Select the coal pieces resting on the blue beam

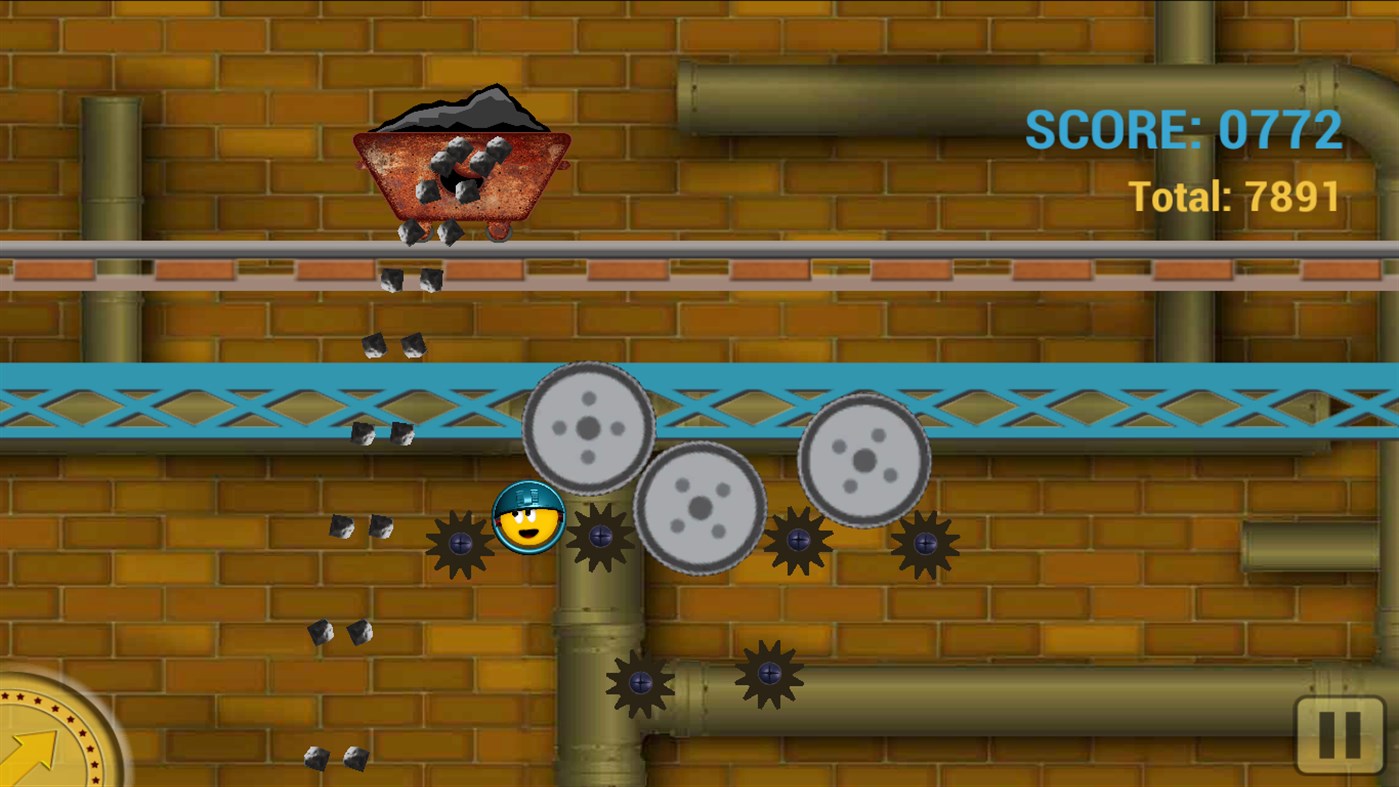382,435
